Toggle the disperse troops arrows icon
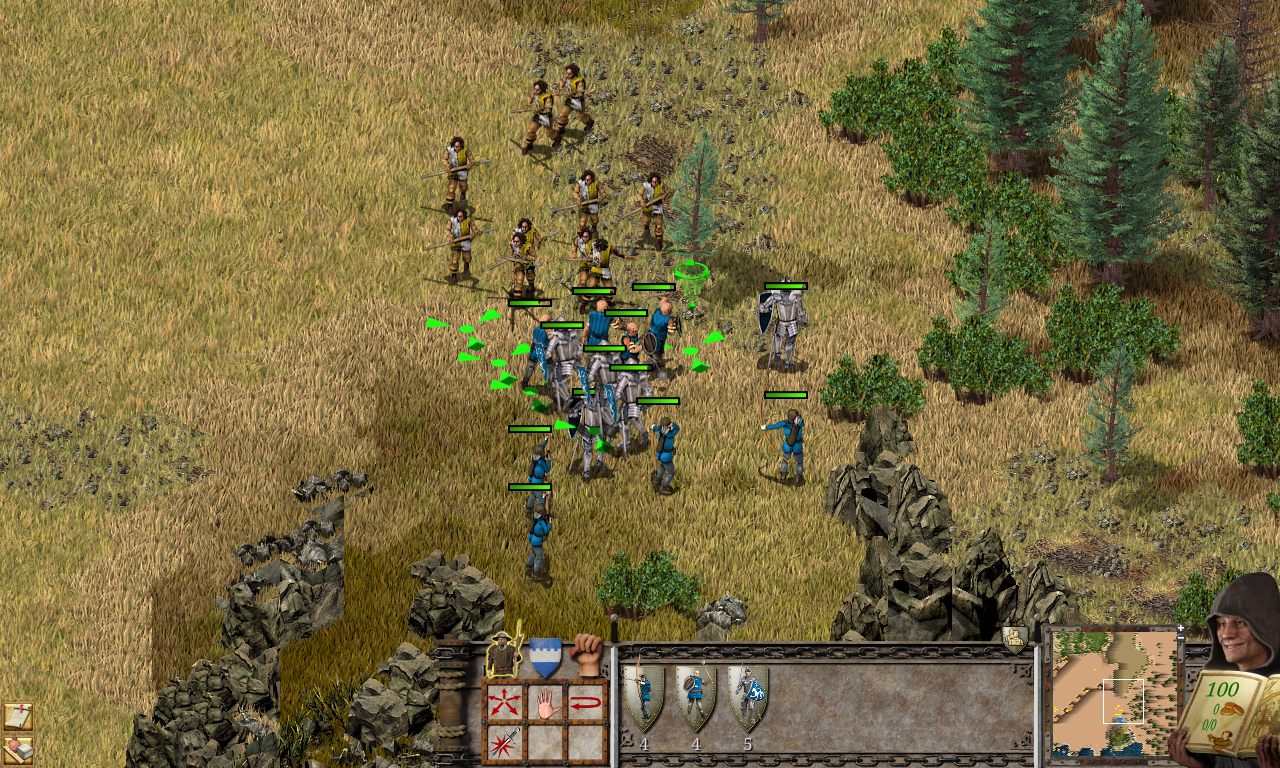Screen dimensions: 1280x768 [503, 703]
